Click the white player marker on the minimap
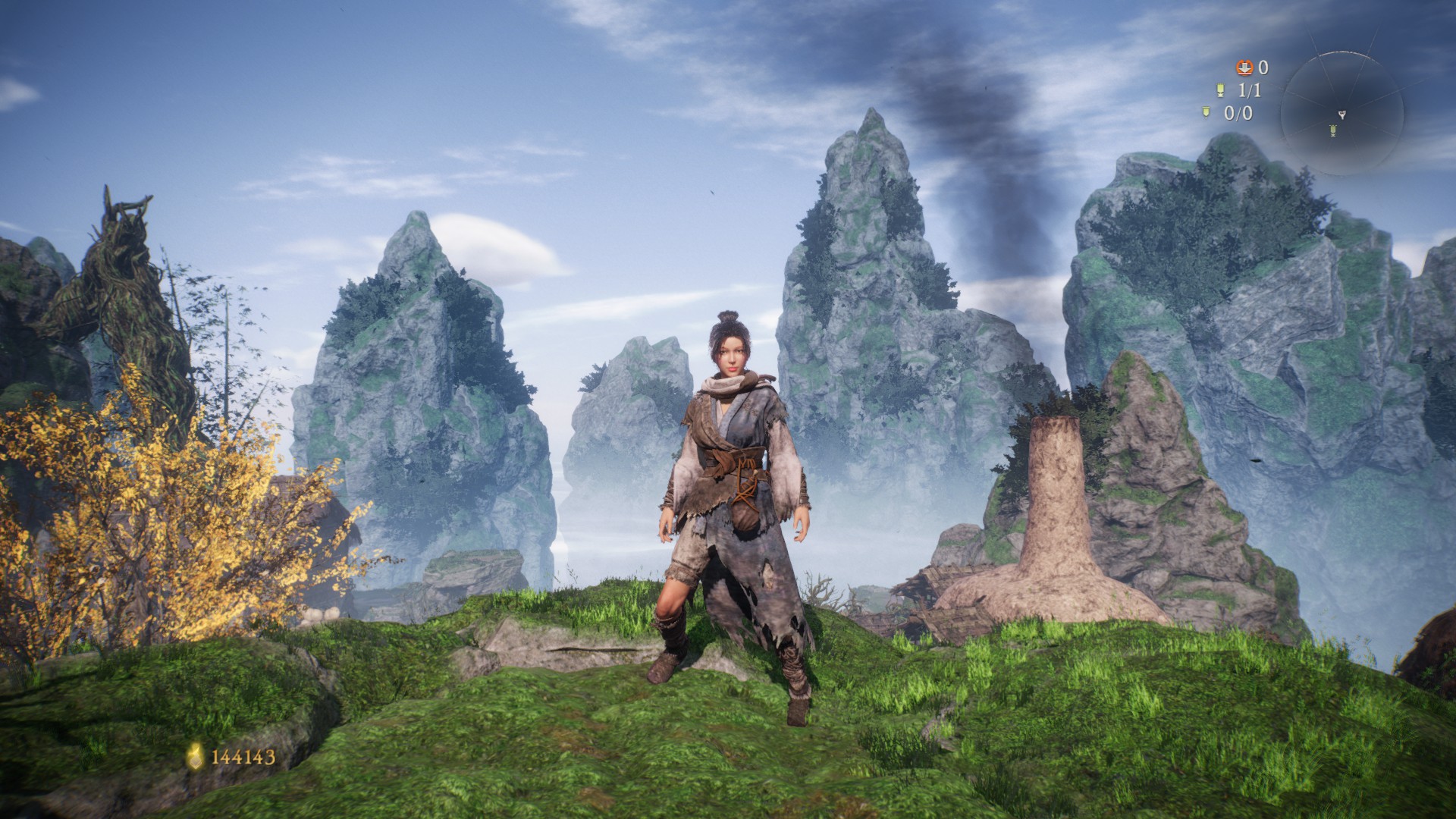Image resolution: width=1456 pixels, height=819 pixels. pos(1341,115)
